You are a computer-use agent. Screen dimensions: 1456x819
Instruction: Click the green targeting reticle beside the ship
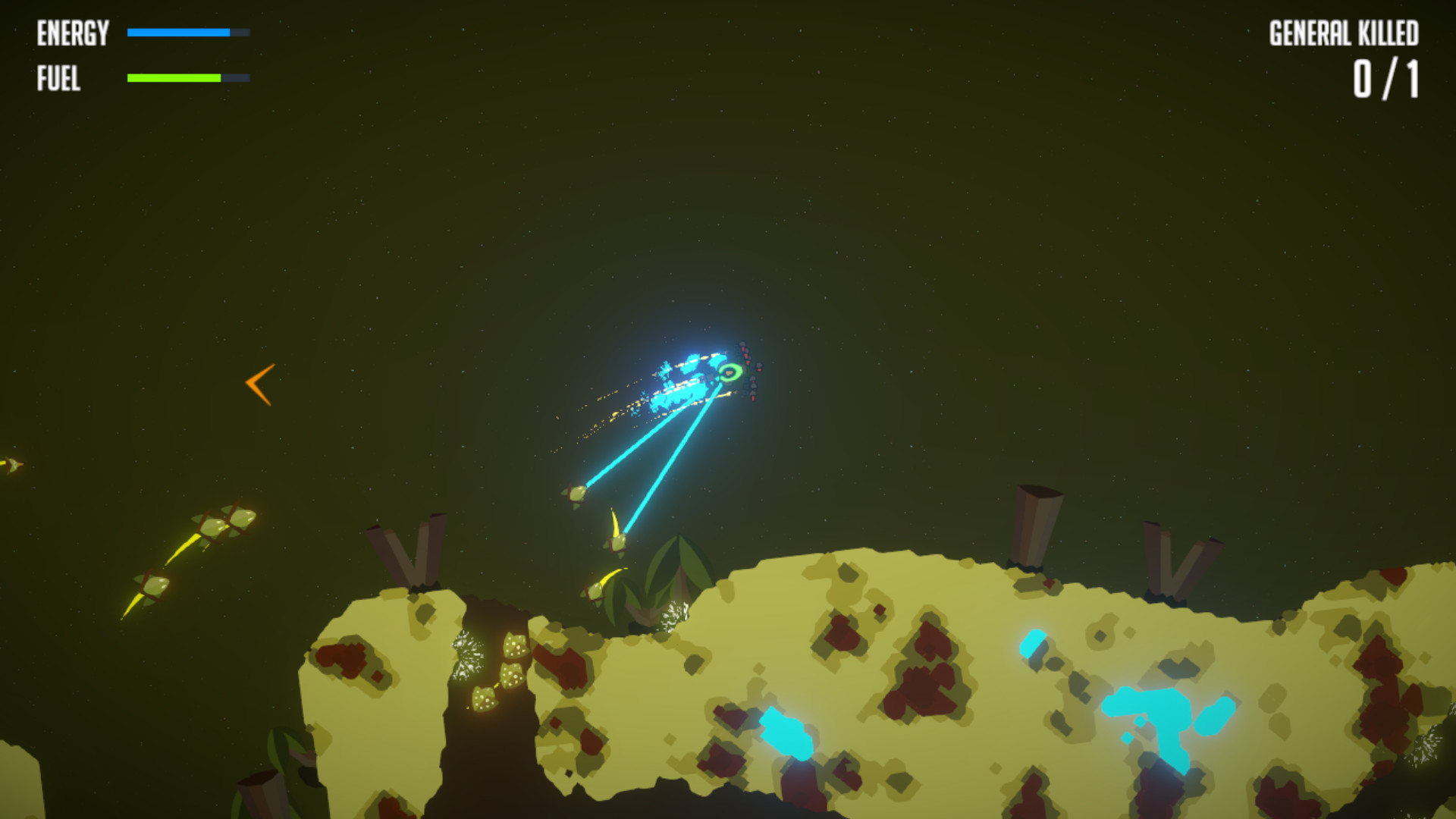730,373
